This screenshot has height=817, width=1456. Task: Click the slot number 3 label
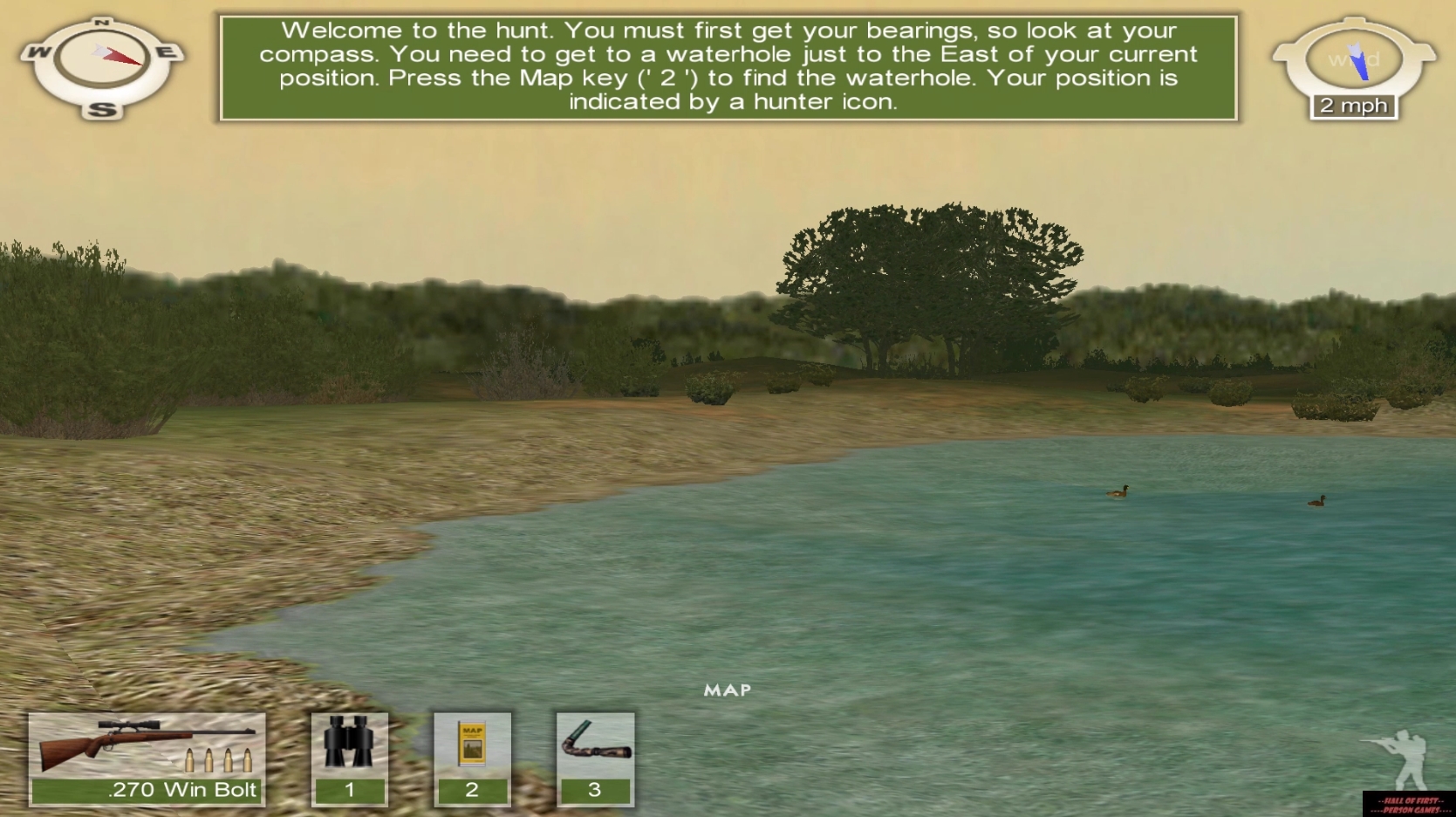tap(594, 790)
